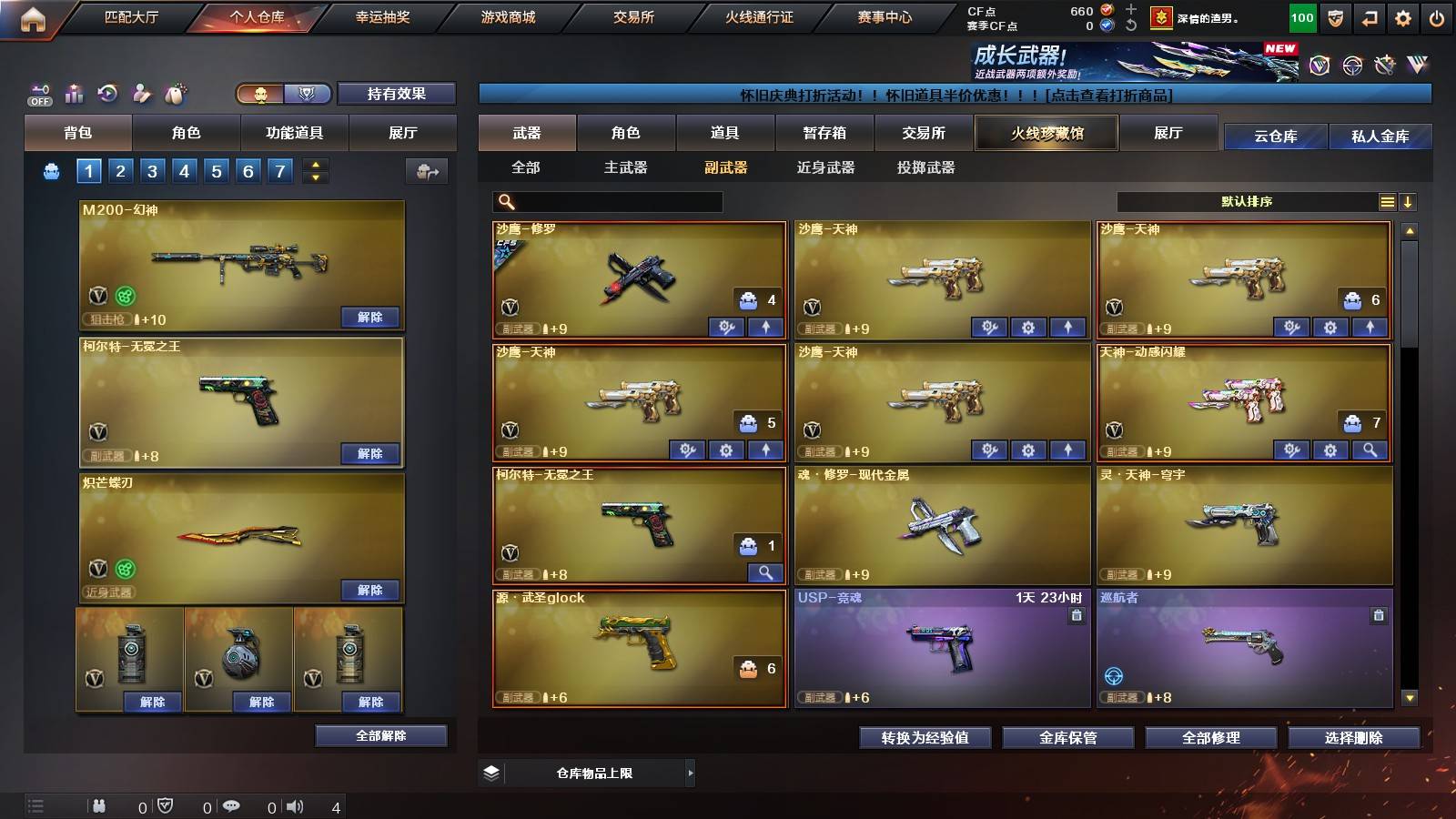Expand the 仓库物品上限 panel arrow
1456x819 pixels.
click(689, 773)
